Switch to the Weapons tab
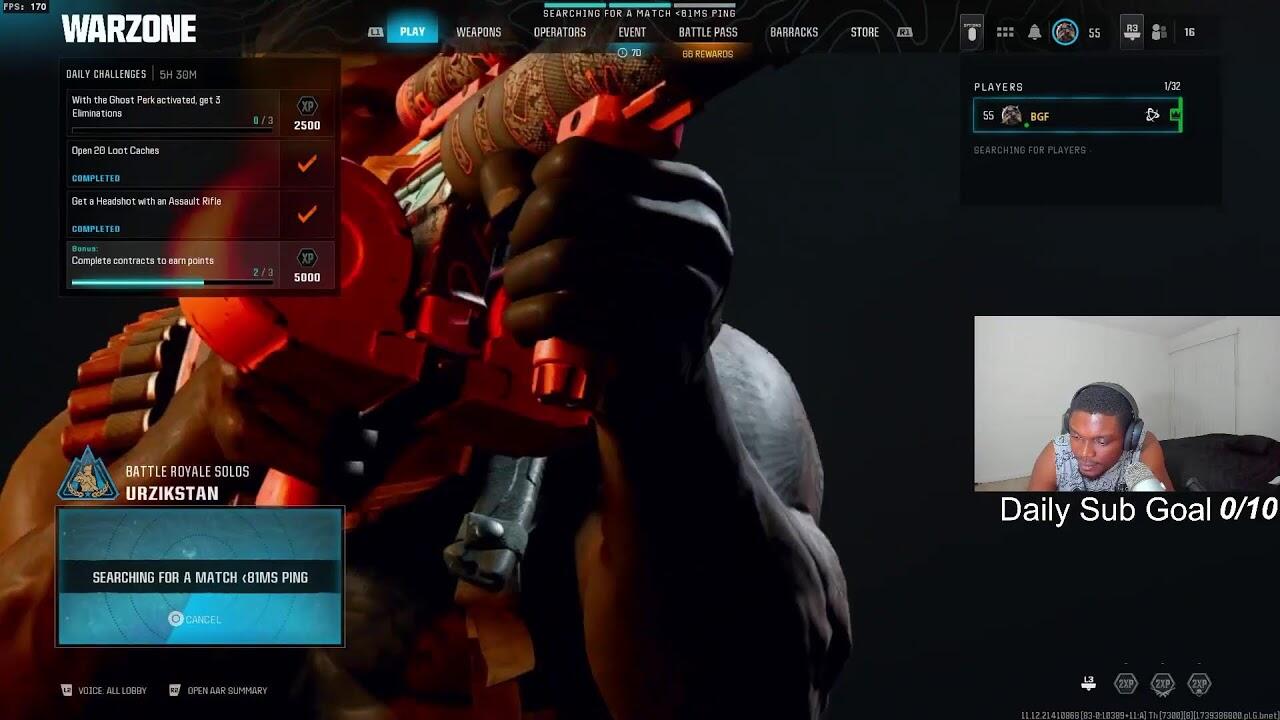Viewport: 1280px width, 720px height. tap(478, 32)
